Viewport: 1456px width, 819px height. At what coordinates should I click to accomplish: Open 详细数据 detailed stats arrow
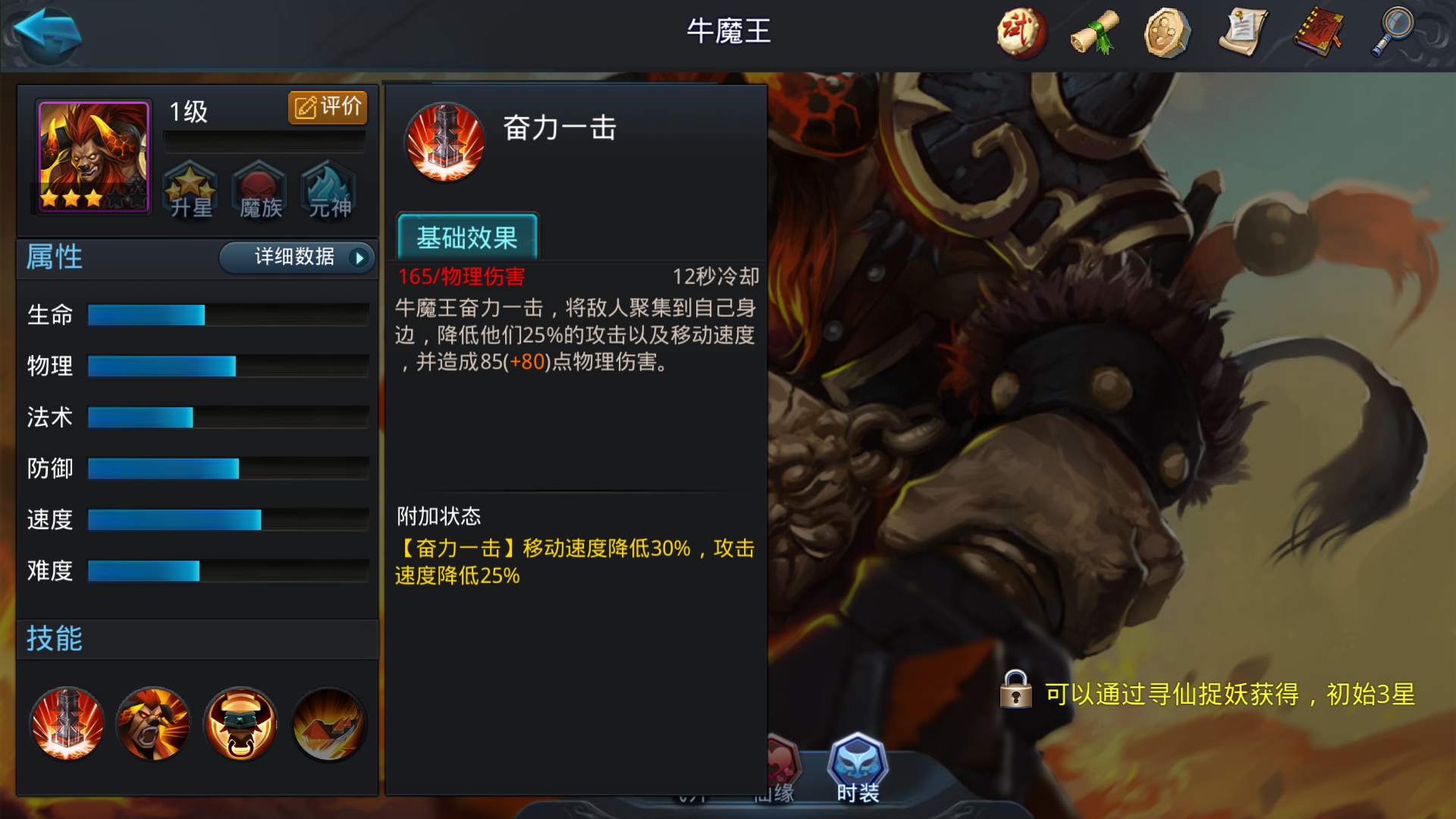296,258
